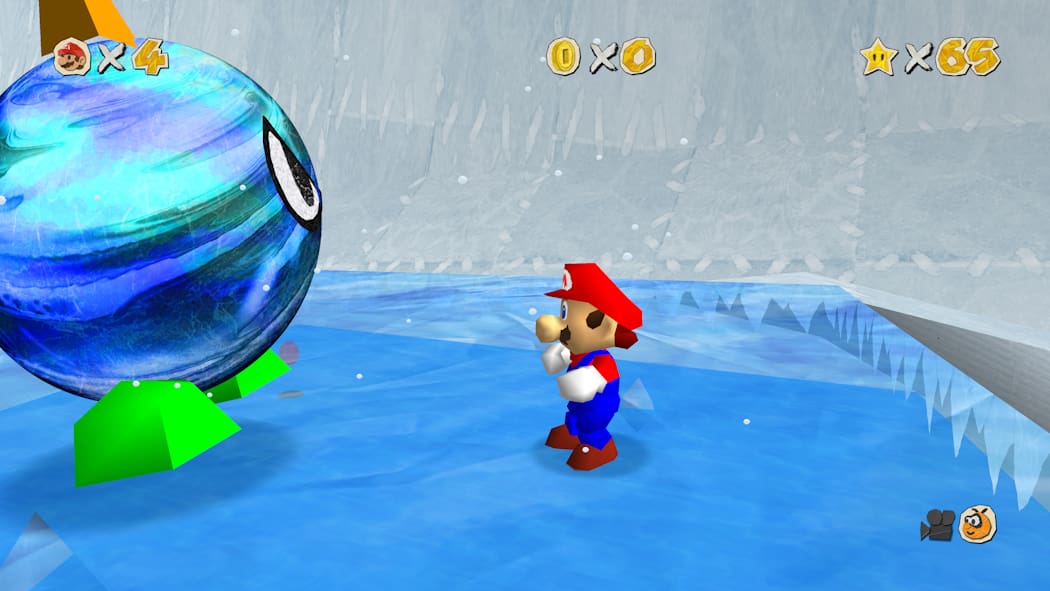Click the yellow coin counter icon
The width and height of the screenshot is (1050, 591).
(x=564, y=57)
